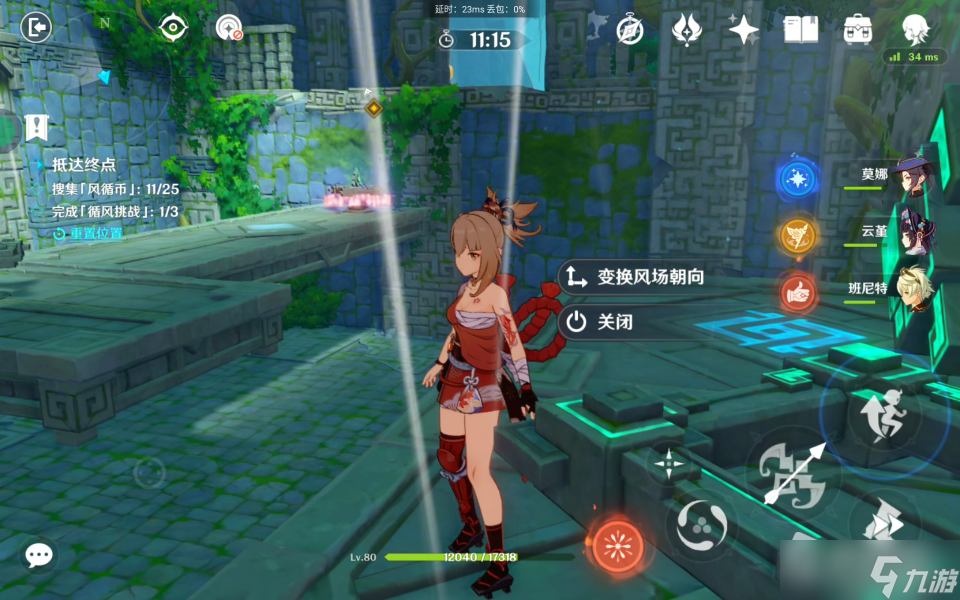The width and height of the screenshot is (960, 600).
Task: Open the adventurer handbook book icon
Action: tap(800, 29)
